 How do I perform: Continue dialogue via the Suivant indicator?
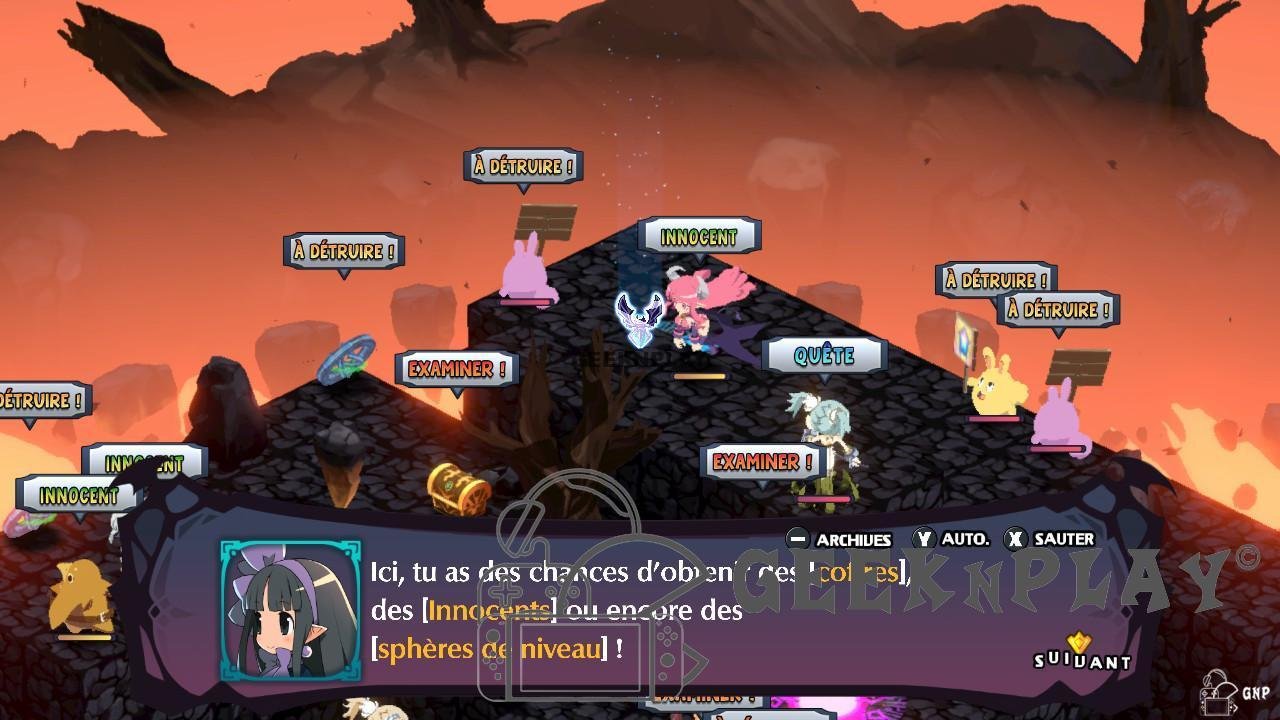(x=1082, y=654)
